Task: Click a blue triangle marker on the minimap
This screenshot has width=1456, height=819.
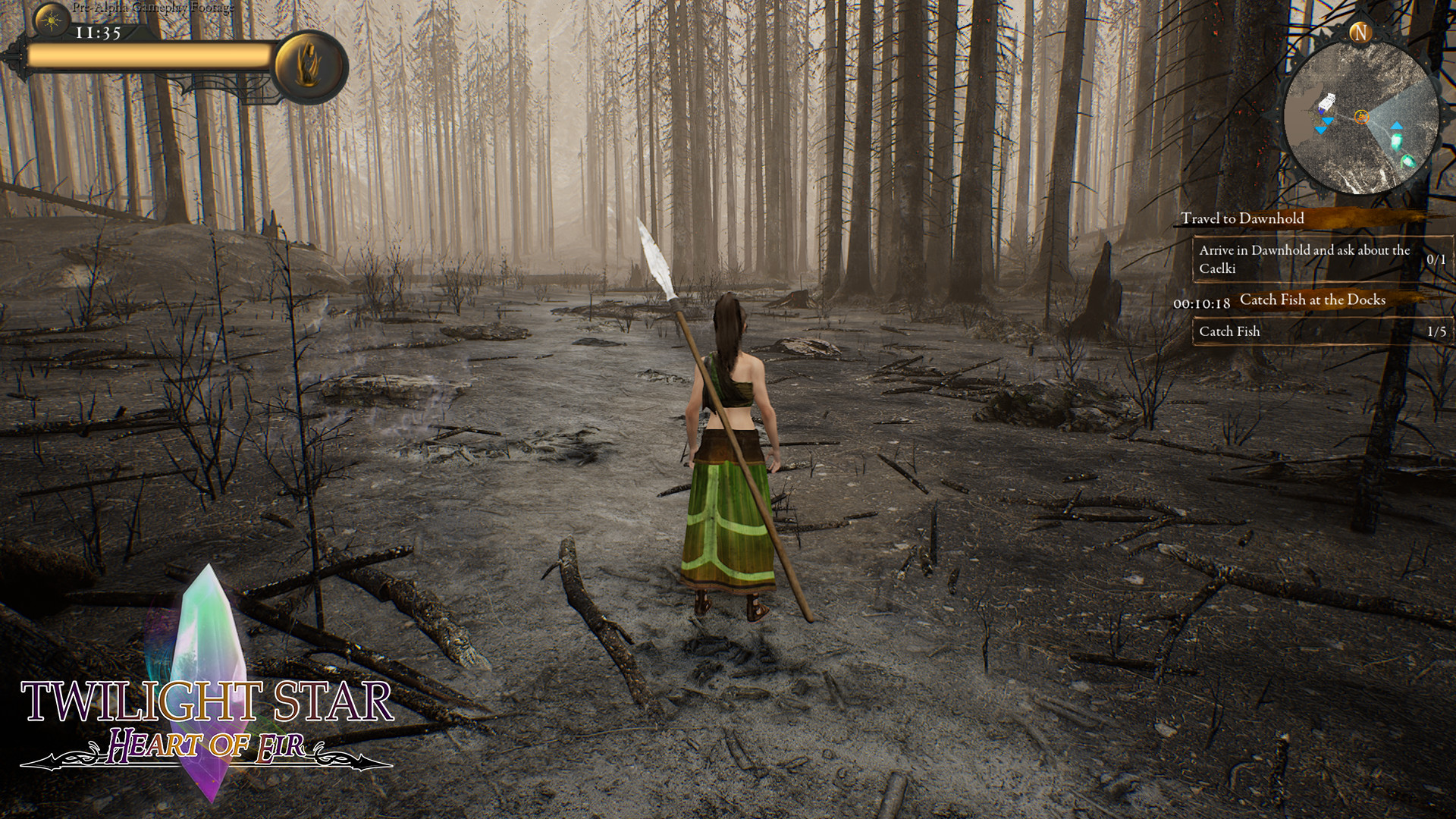Action: click(1326, 121)
